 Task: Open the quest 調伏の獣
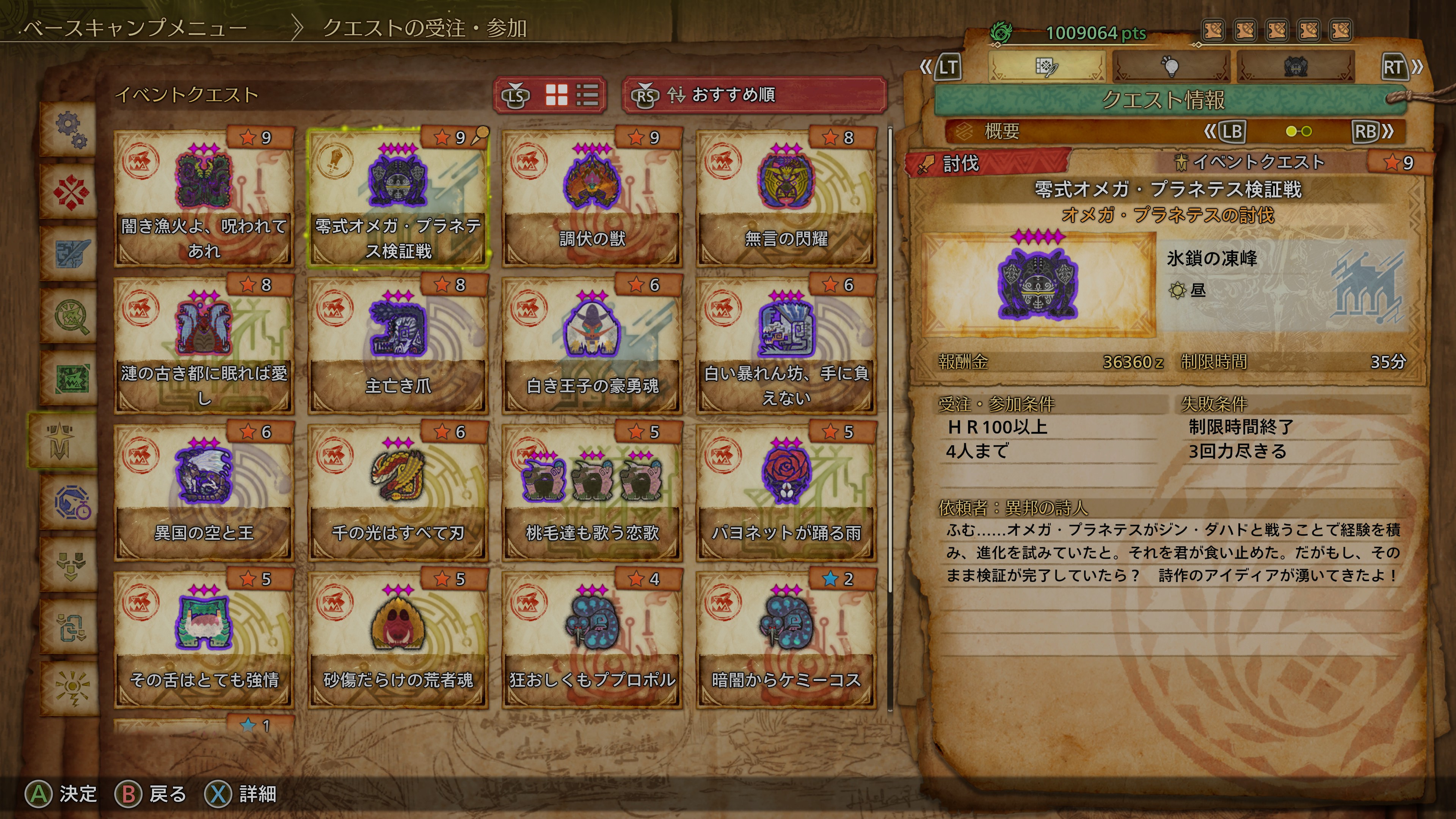(592, 198)
